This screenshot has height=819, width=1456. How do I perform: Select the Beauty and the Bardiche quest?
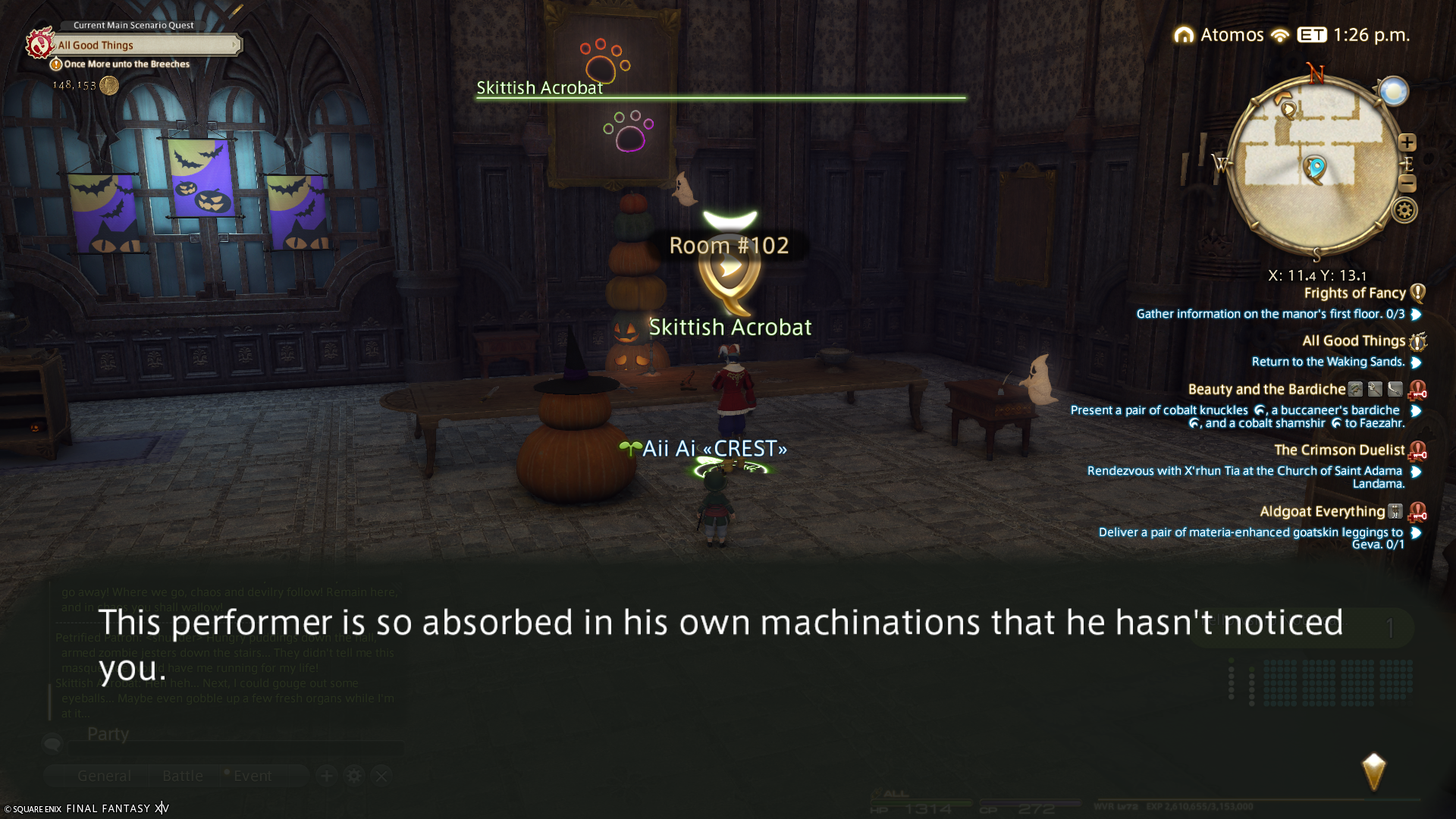tap(1266, 390)
